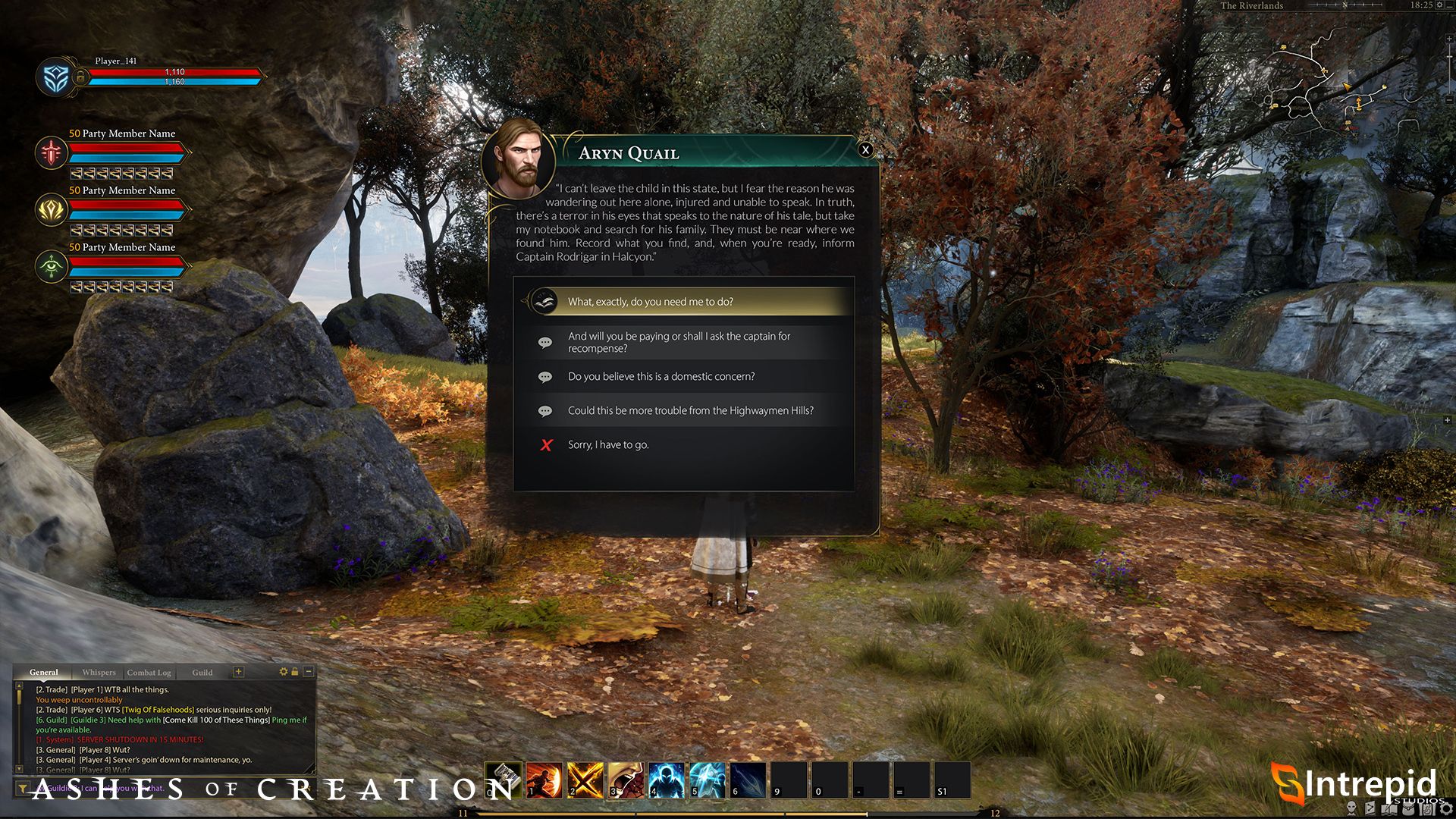This screenshot has height=819, width=1456.
Task: Open the Combat Log chat tab
Action: pyautogui.click(x=149, y=673)
